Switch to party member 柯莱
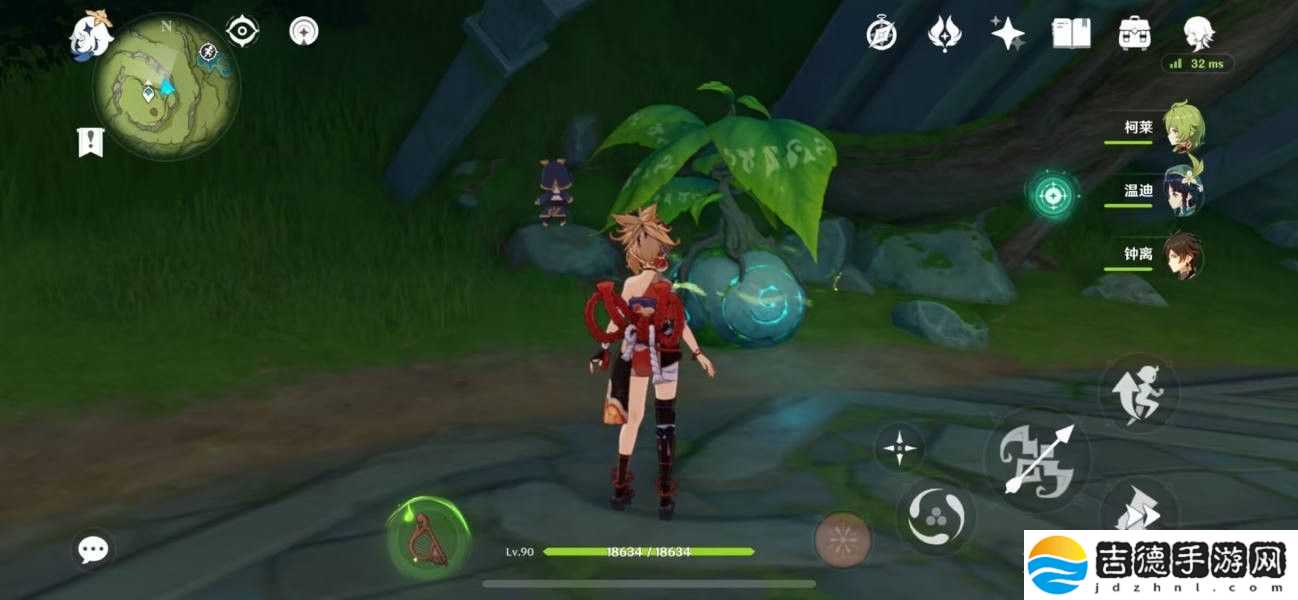The image size is (1298, 600). click(1182, 129)
